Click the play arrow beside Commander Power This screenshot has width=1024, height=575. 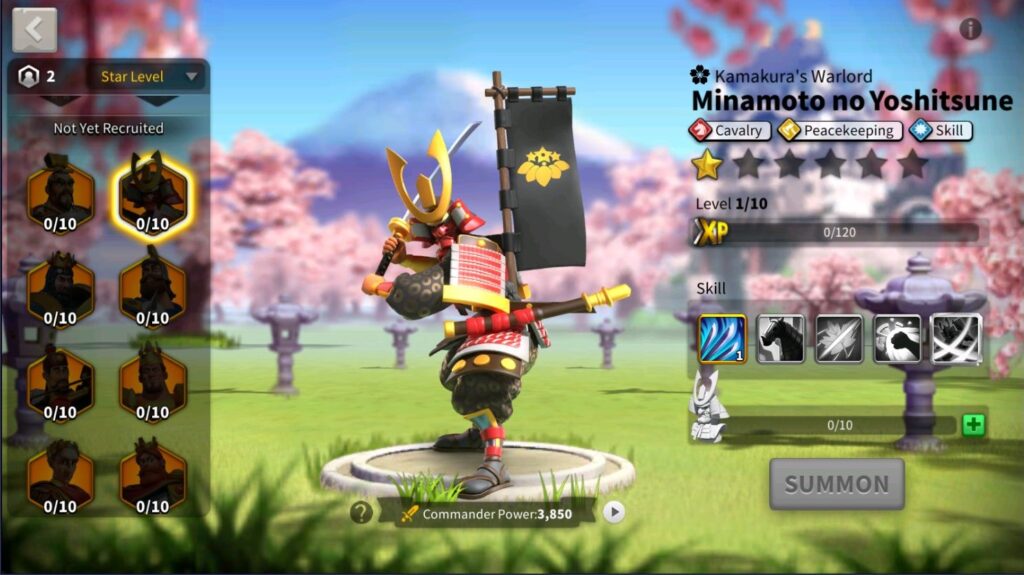tap(614, 513)
